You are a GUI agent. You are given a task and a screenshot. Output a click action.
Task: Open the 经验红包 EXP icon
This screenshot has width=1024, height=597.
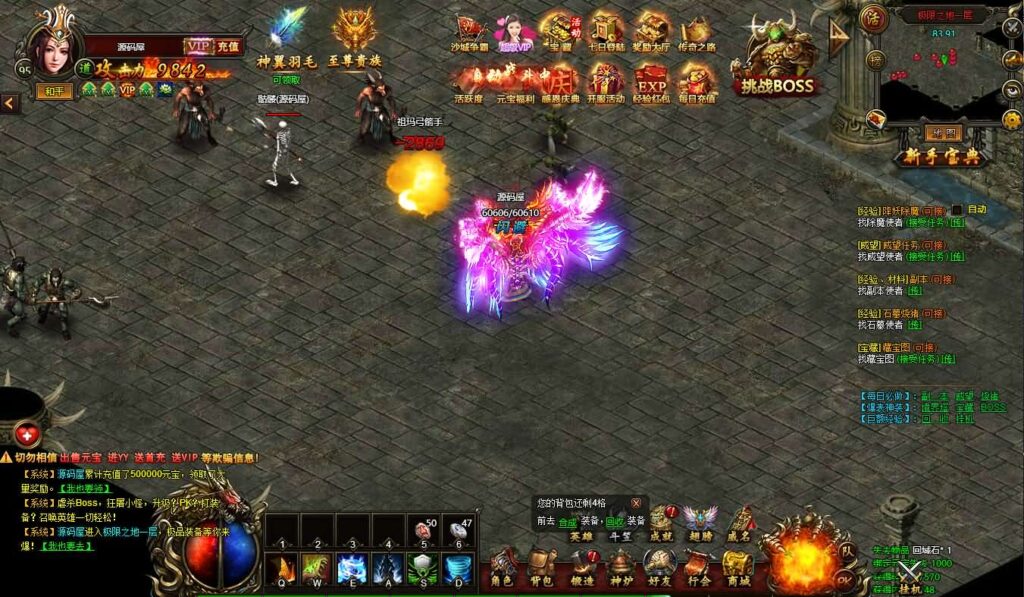click(x=651, y=81)
